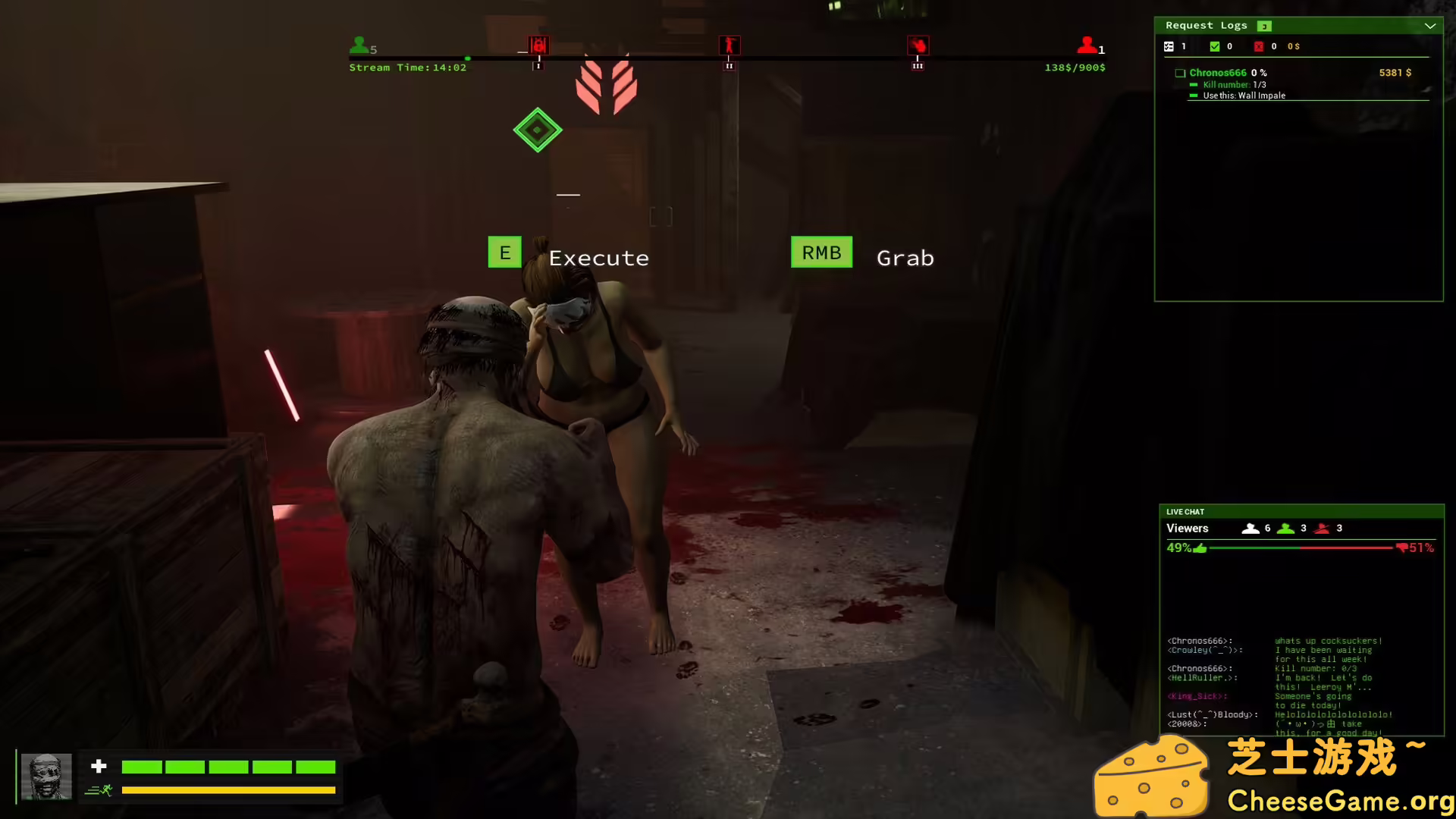Image resolution: width=1456 pixels, height=819 pixels.
Task: Select milestone II hanging figure icon on timeline
Action: [x=729, y=46]
